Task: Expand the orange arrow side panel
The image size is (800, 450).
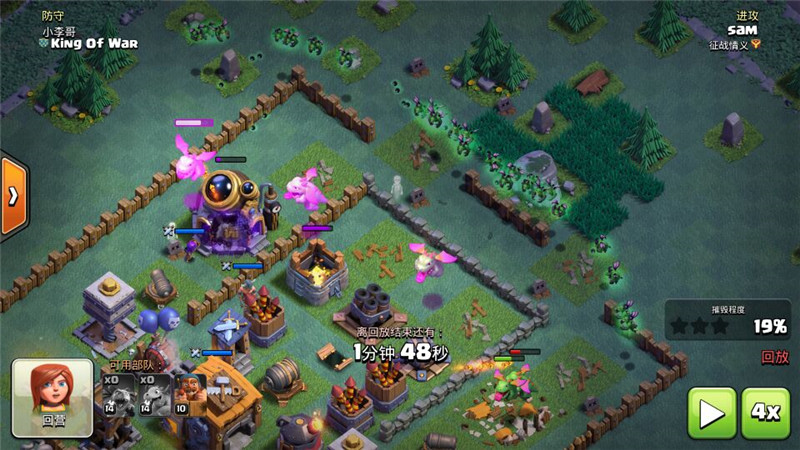Action: (x=12, y=196)
